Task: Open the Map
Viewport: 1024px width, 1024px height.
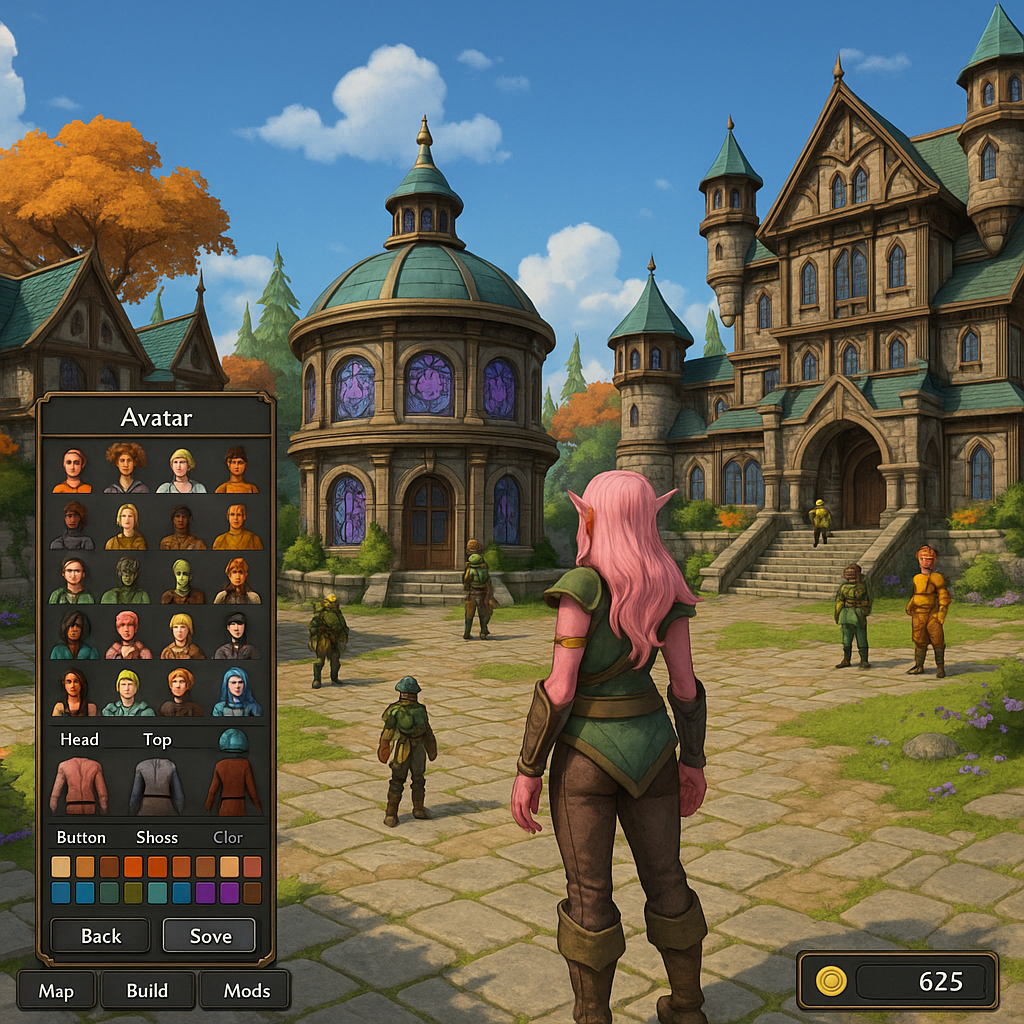Action: (56, 990)
